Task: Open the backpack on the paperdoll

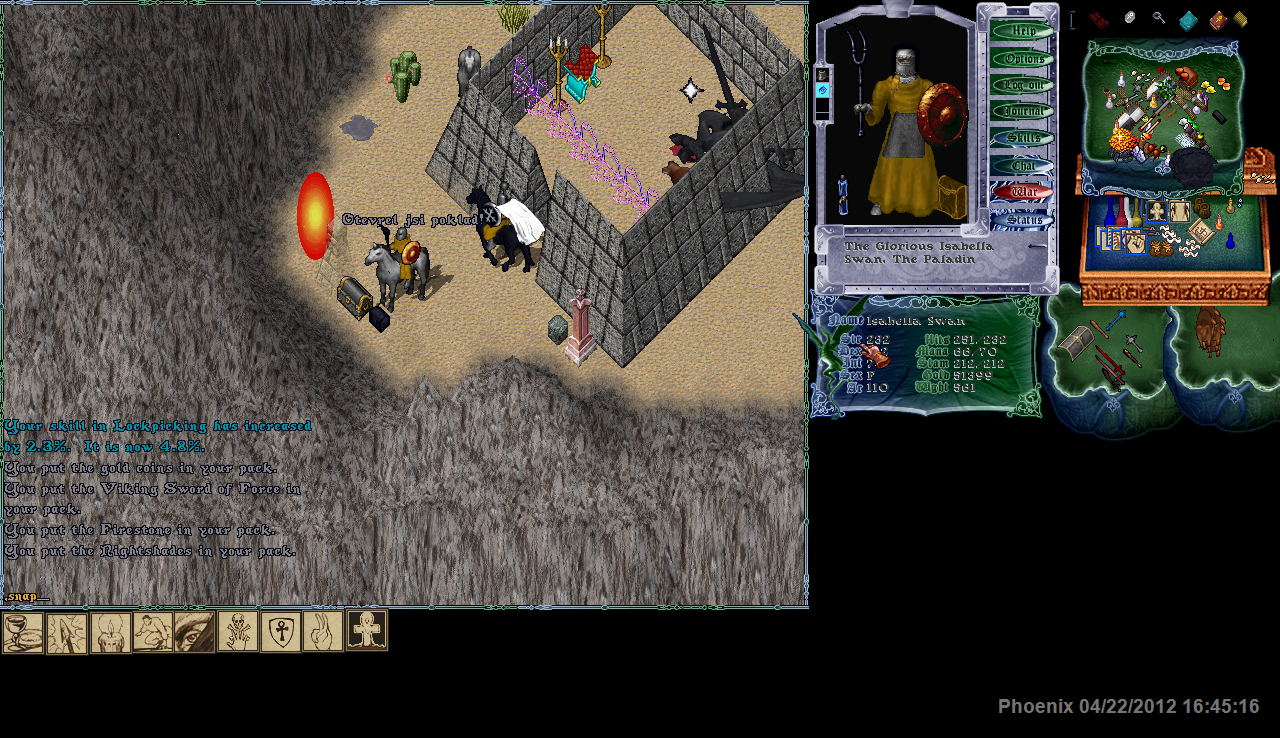Action: coord(953,197)
